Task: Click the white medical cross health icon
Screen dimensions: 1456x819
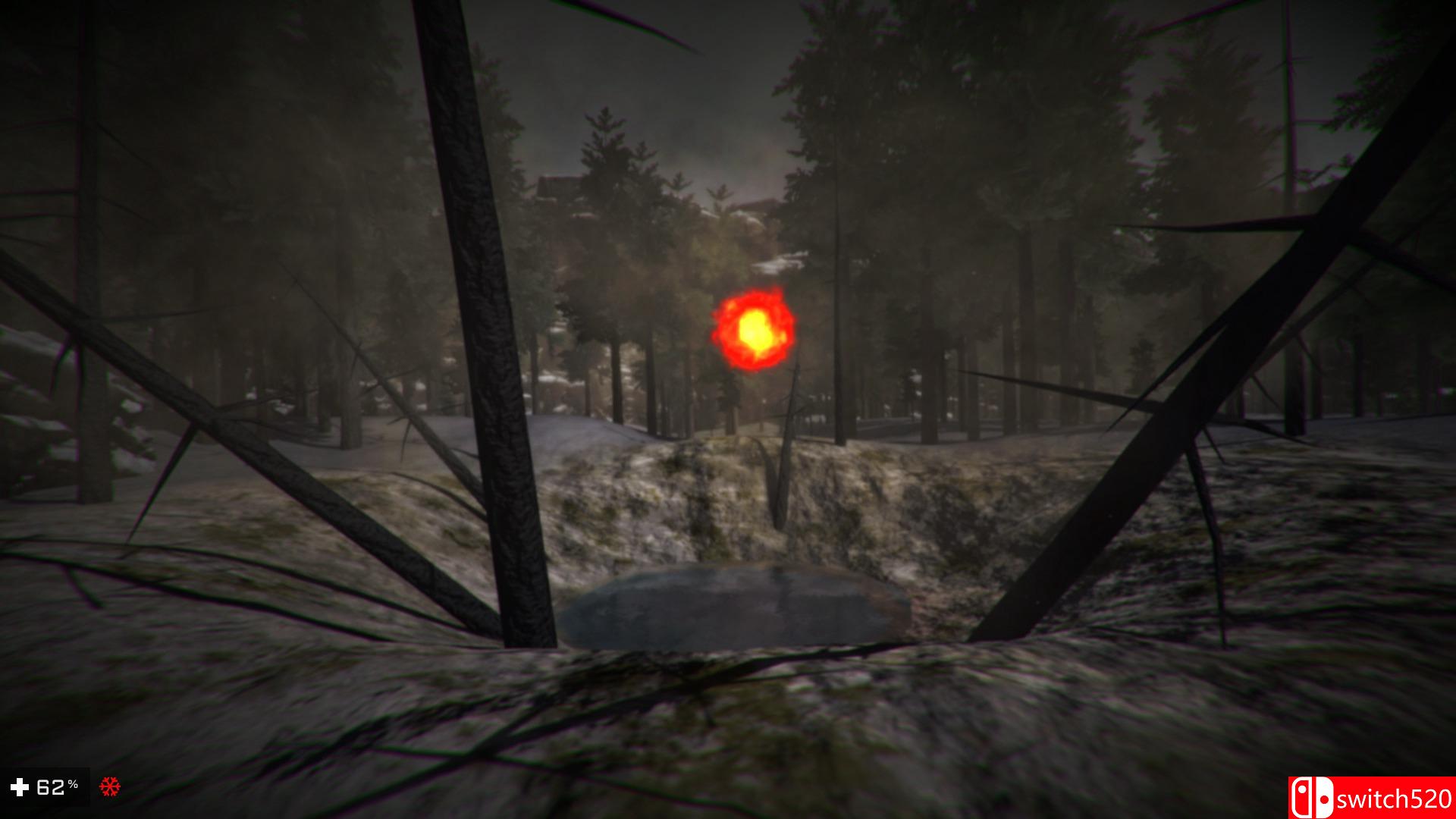Action: point(20,787)
